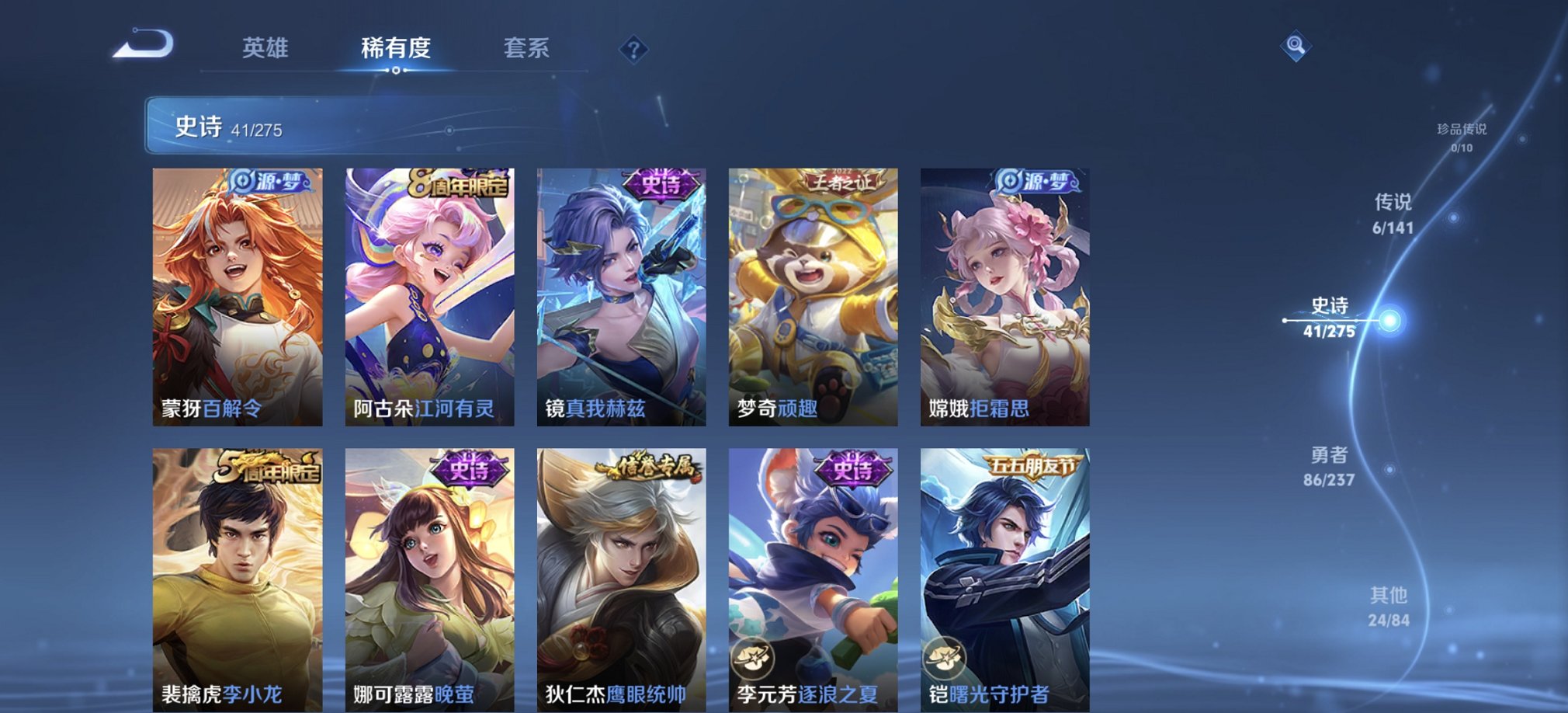Switch to the 英雄 tab
The image size is (1568, 713).
264,48
